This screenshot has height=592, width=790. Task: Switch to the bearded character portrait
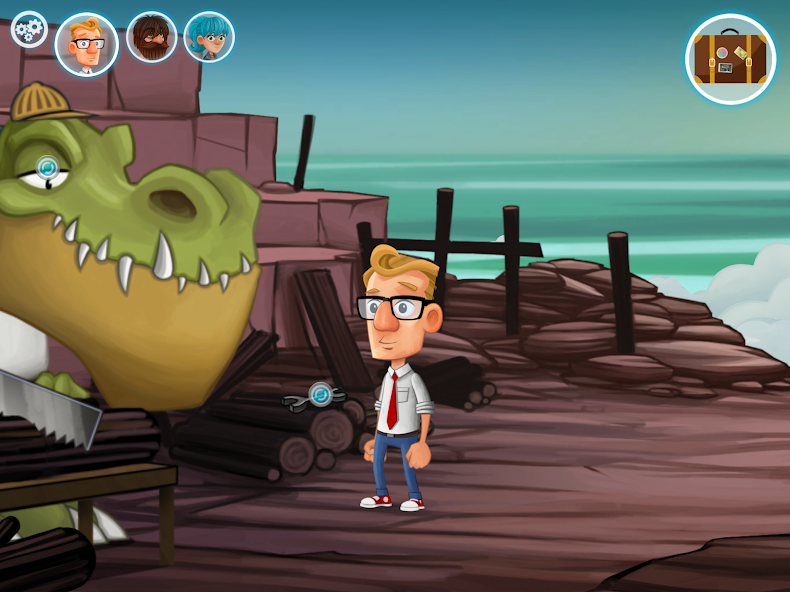[x=152, y=38]
